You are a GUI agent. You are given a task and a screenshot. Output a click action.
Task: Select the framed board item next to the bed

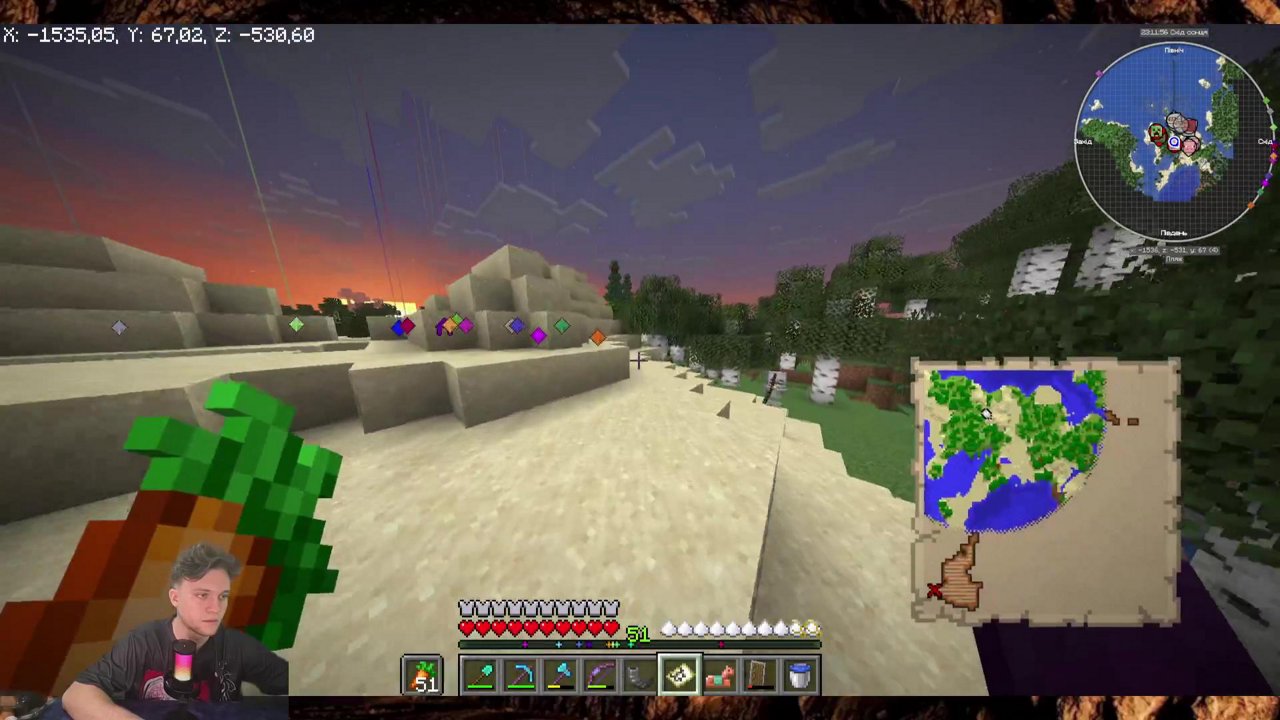[759, 675]
